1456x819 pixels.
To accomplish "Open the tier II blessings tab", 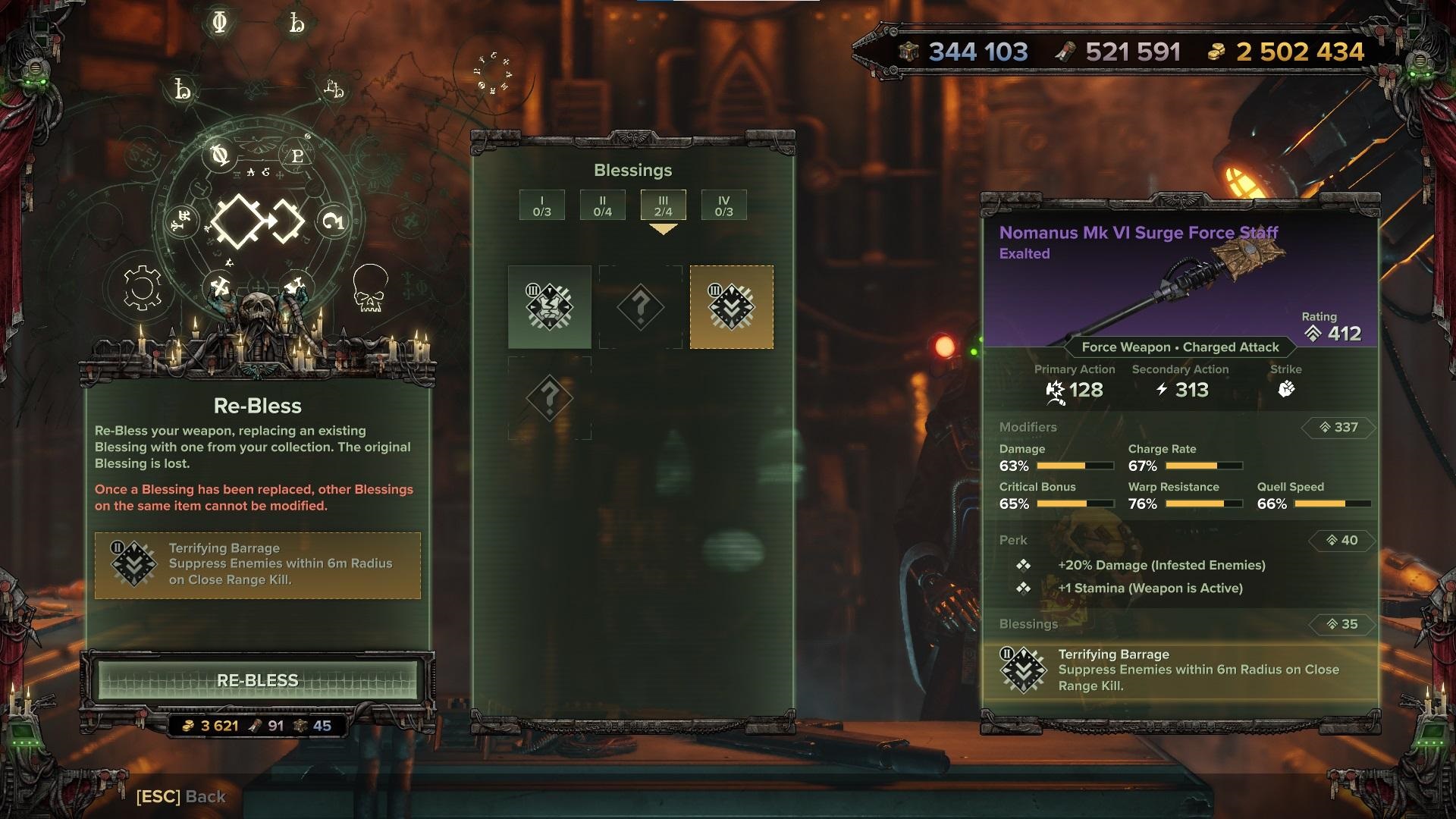I will pyautogui.click(x=602, y=206).
